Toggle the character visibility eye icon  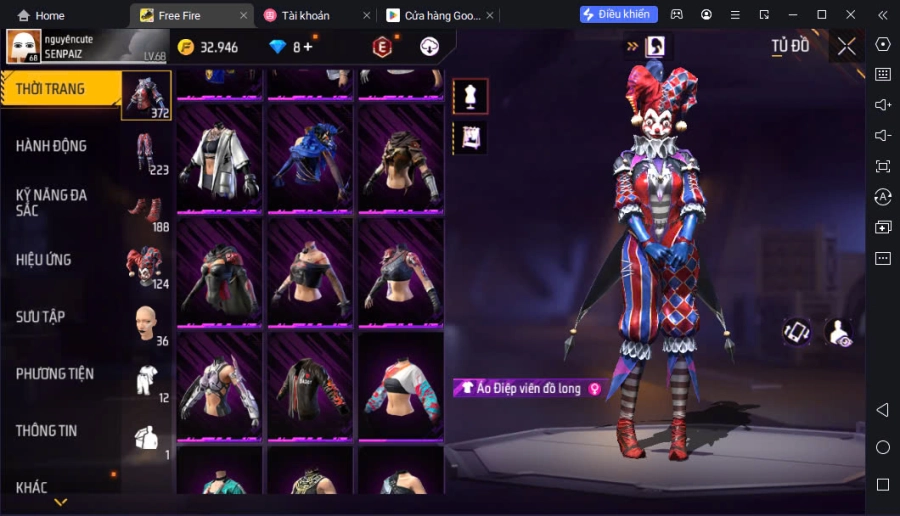838,333
